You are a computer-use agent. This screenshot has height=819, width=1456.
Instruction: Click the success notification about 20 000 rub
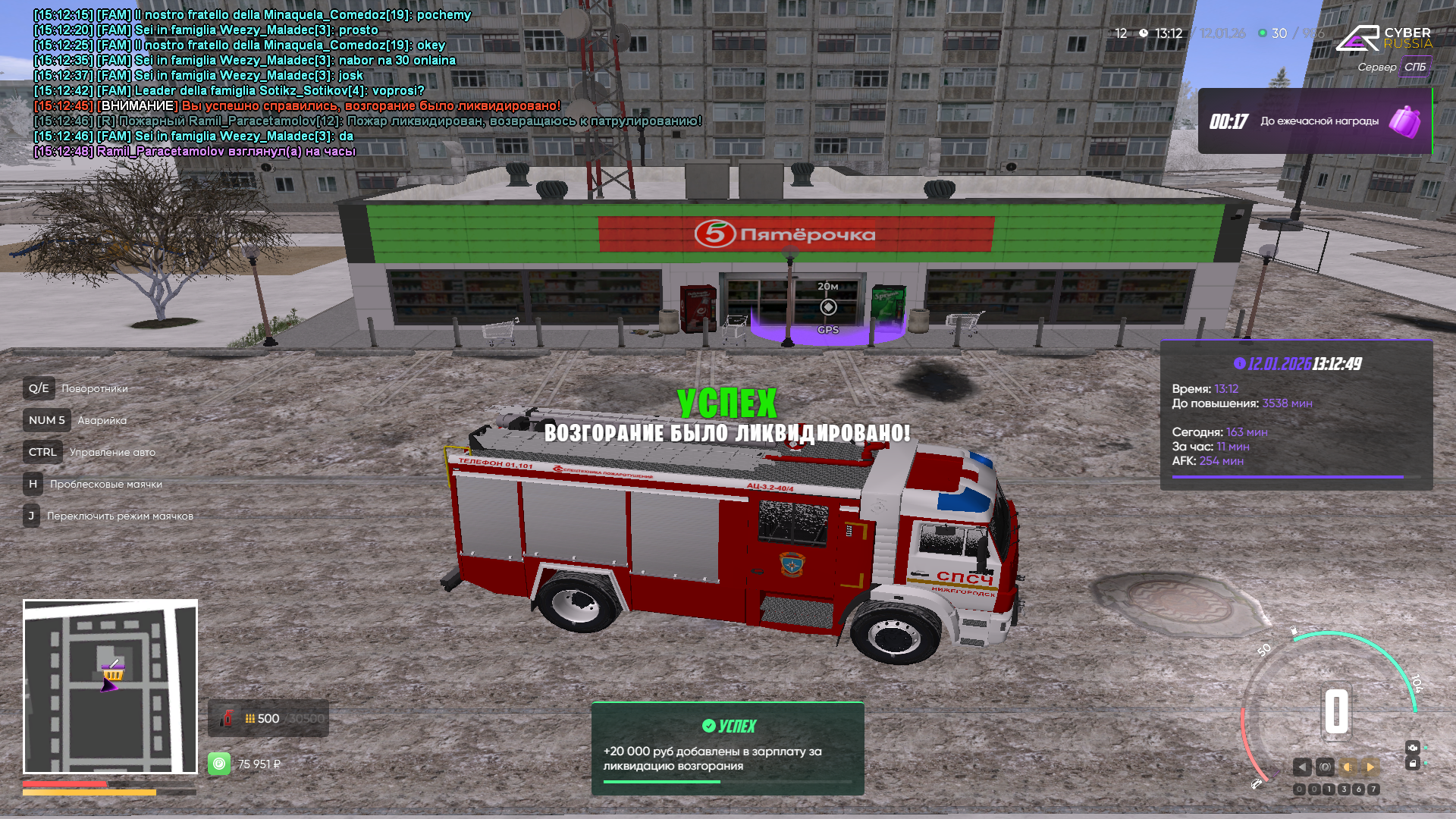[x=727, y=748]
